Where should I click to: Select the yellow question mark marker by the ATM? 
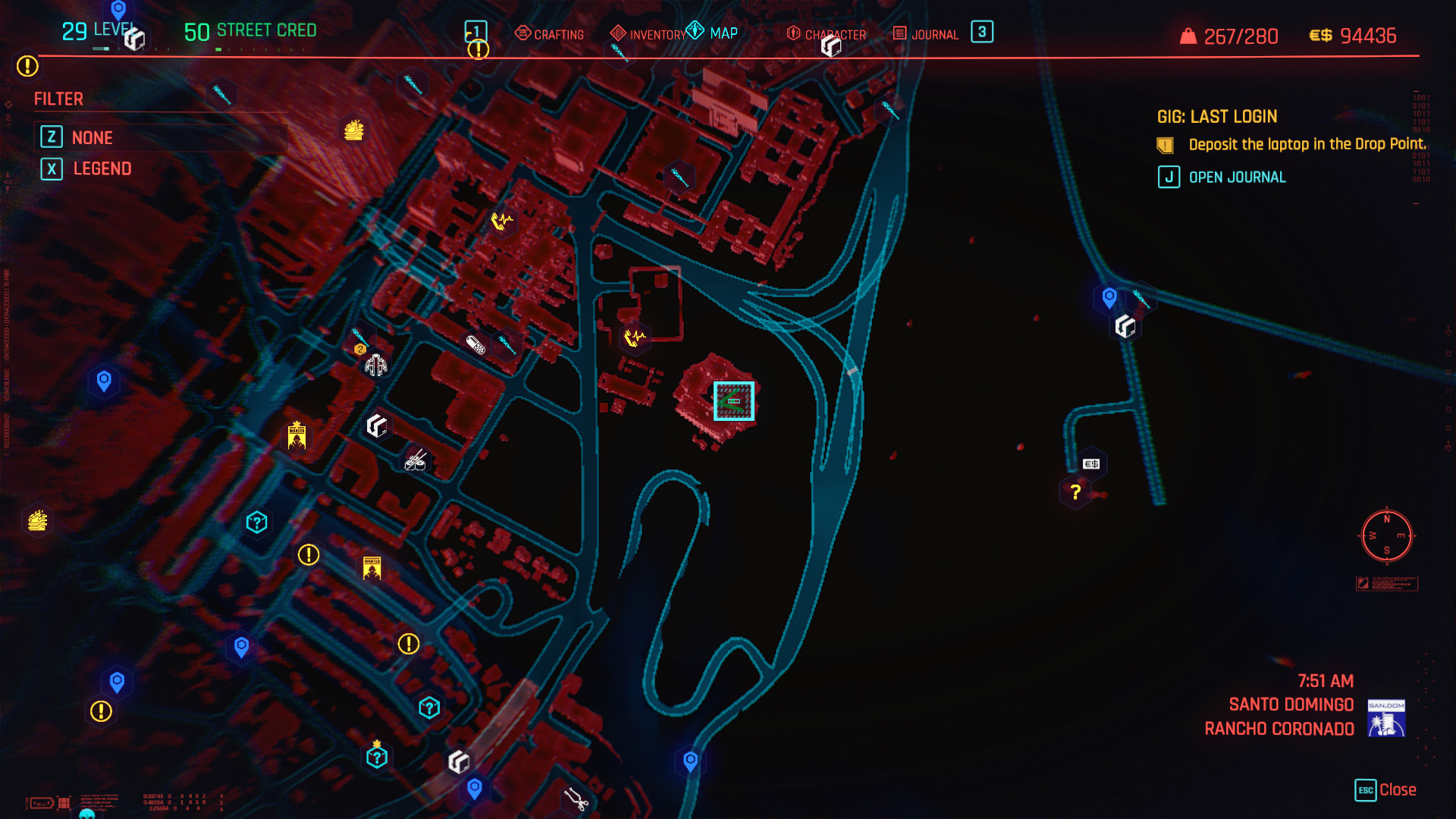(x=1075, y=492)
